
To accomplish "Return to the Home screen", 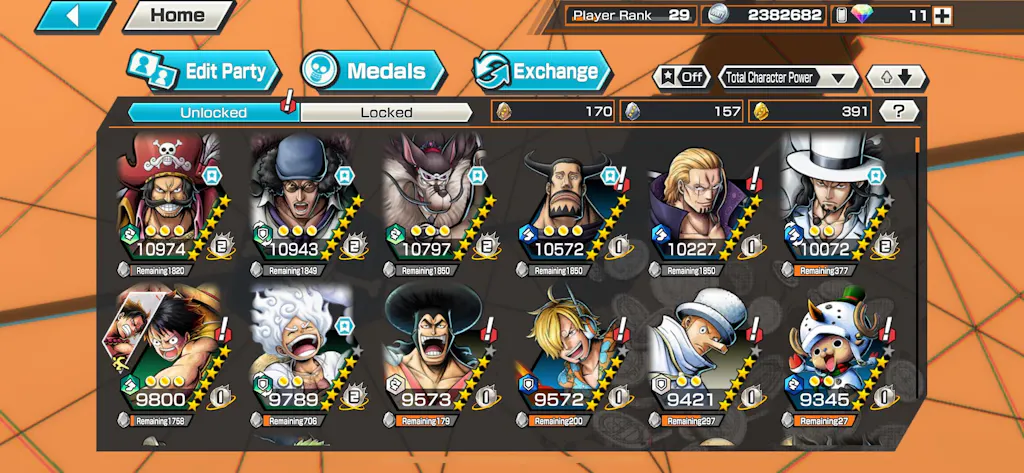I will tap(177, 16).
